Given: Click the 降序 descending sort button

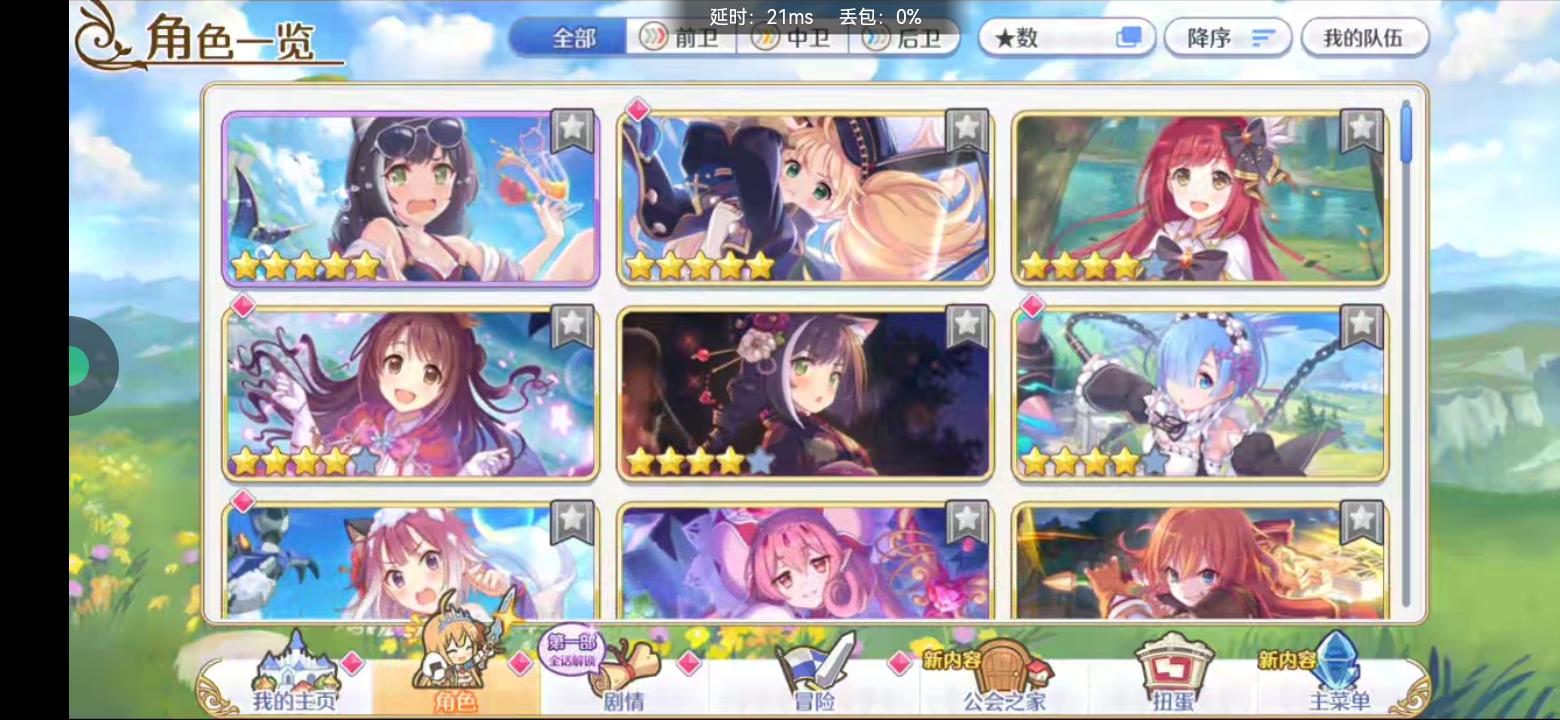Looking at the screenshot, I should click(1226, 37).
